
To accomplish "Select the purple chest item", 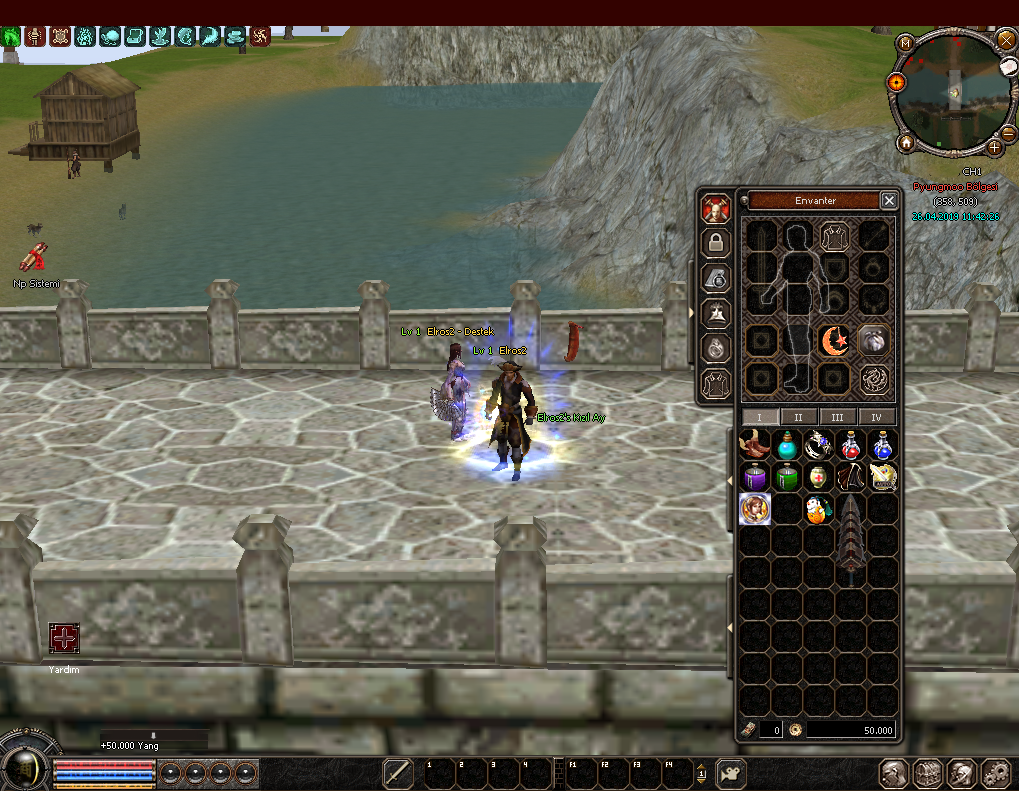I will coord(755,477).
